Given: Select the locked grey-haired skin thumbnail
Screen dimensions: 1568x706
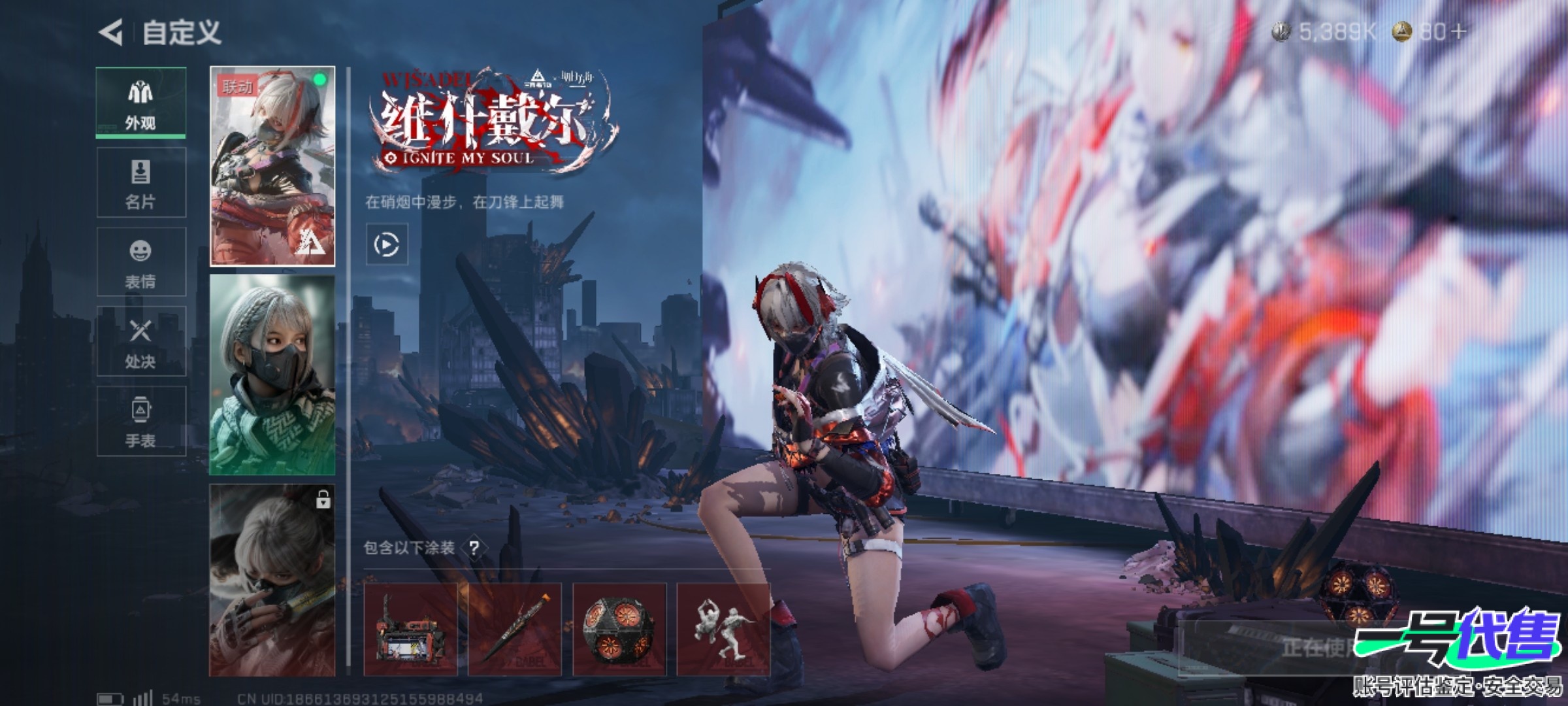Looking at the screenshot, I should point(272,580).
